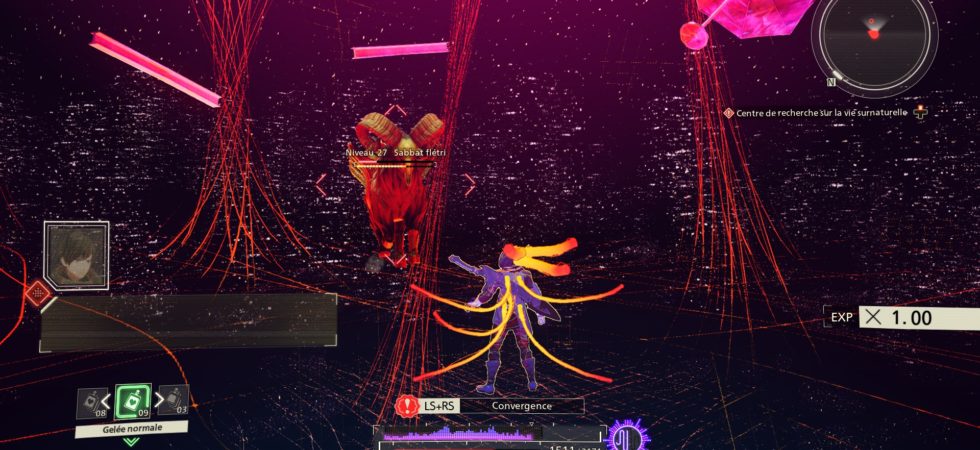Select the green Gelée normale item slot

133,402
